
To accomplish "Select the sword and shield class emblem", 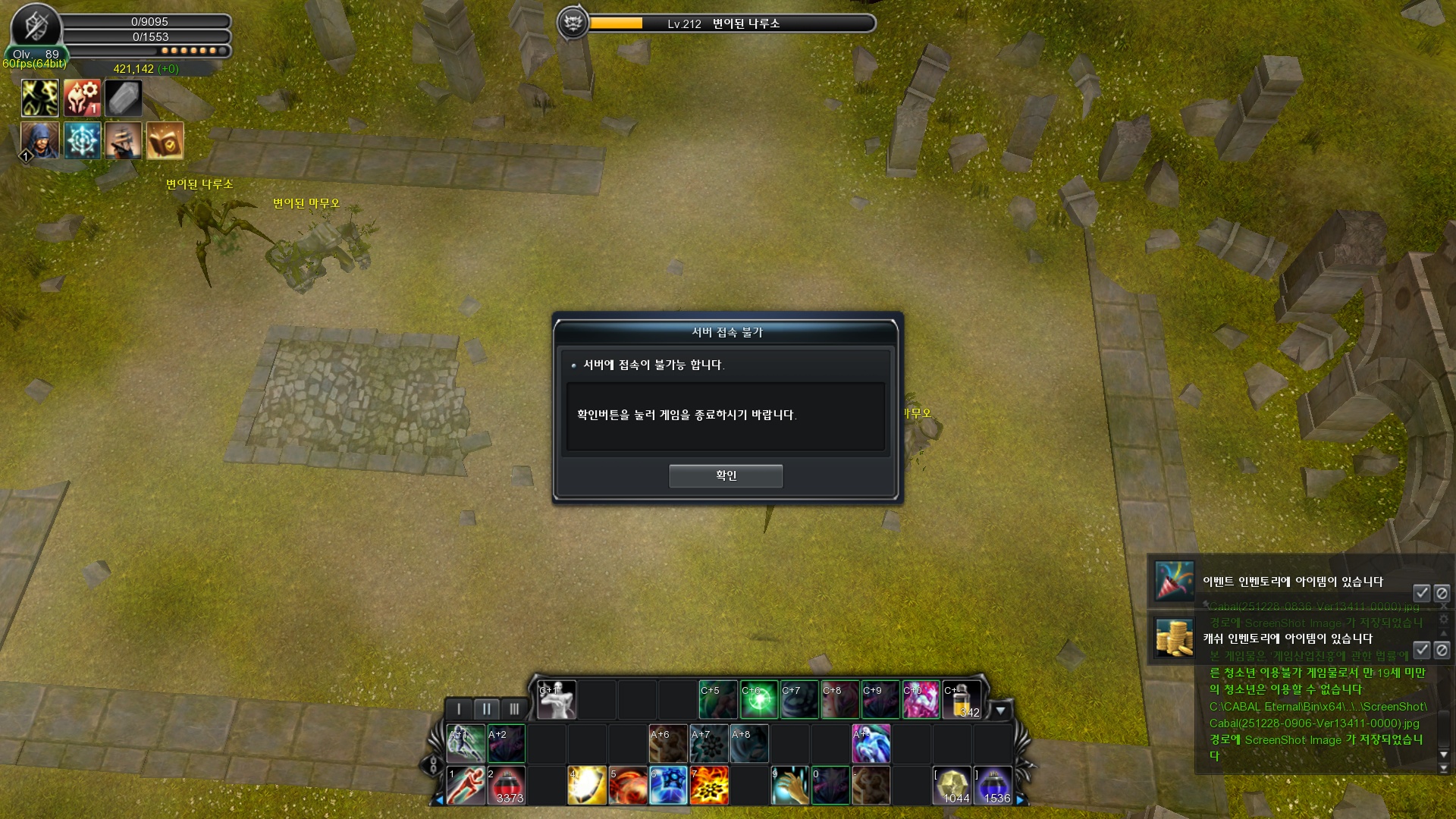I will pos(36,27).
